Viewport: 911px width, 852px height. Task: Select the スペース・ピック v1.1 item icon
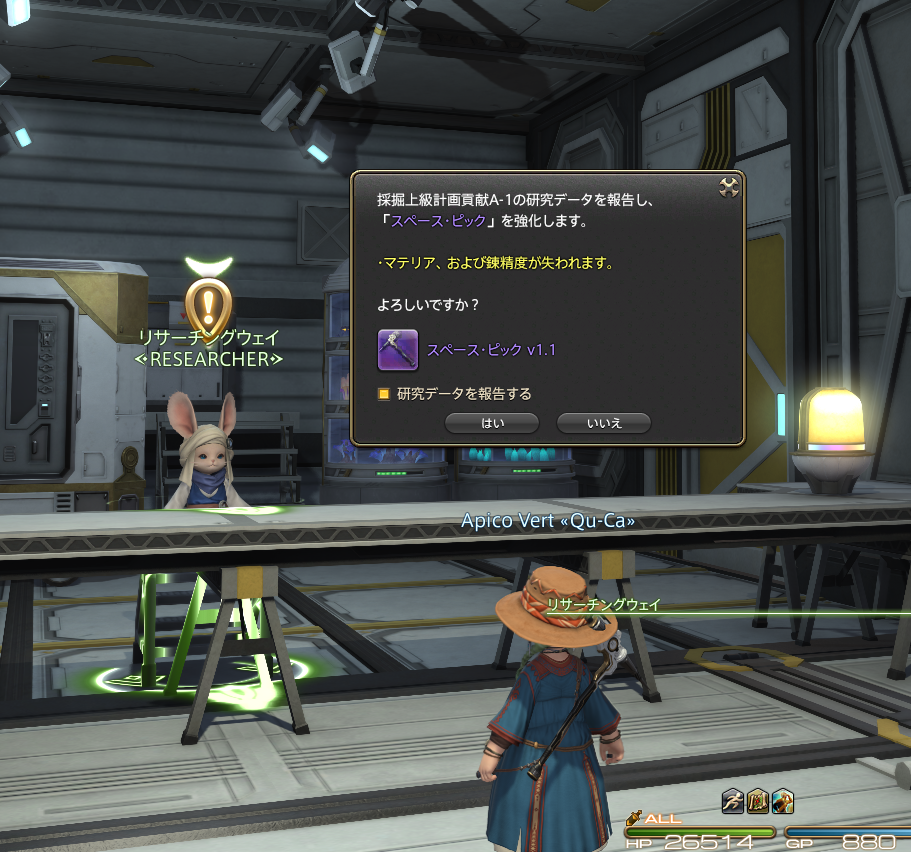pos(397,349)
